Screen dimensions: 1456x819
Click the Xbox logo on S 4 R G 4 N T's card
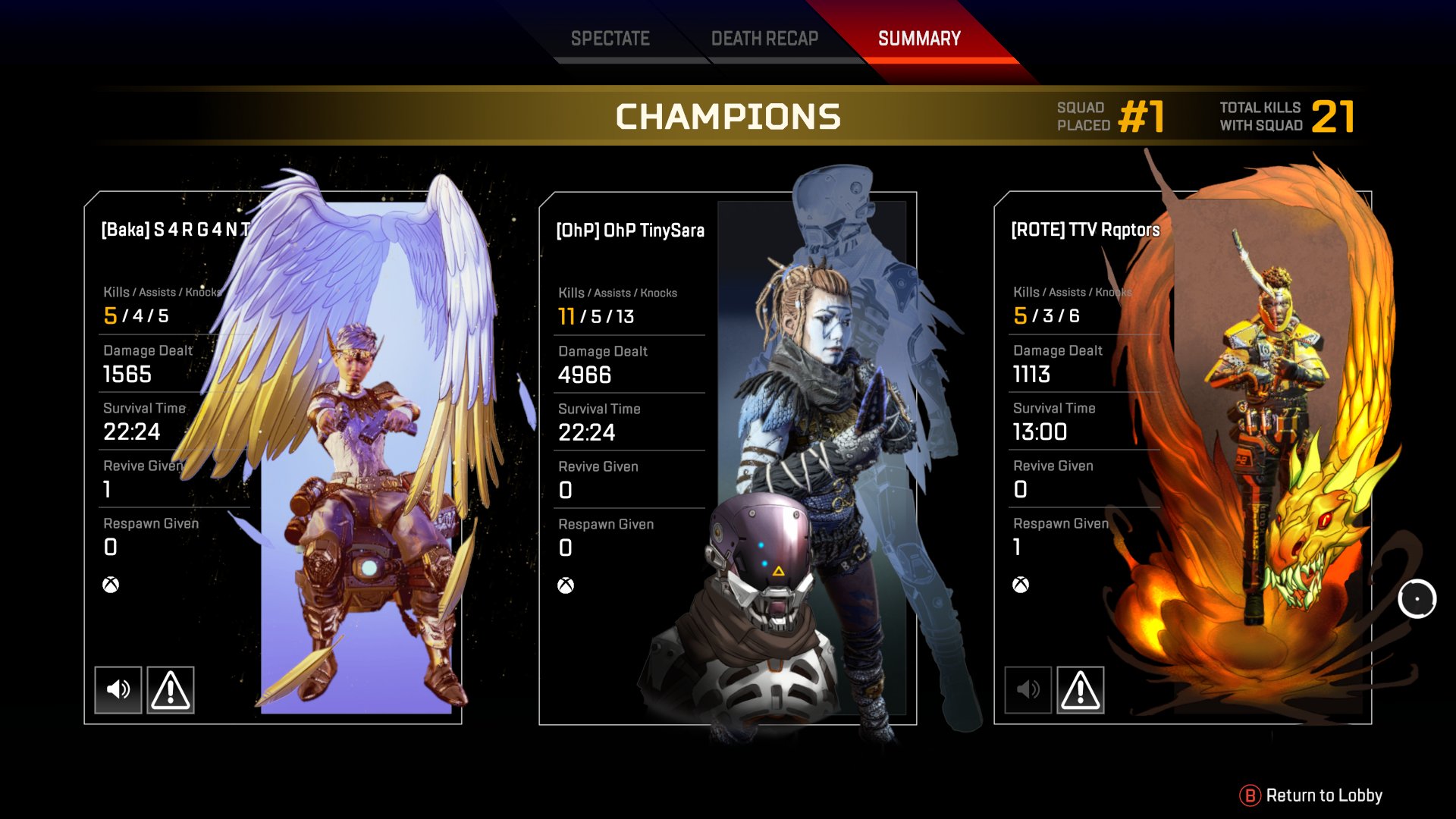pyautogui.click(x=110, y=584)
